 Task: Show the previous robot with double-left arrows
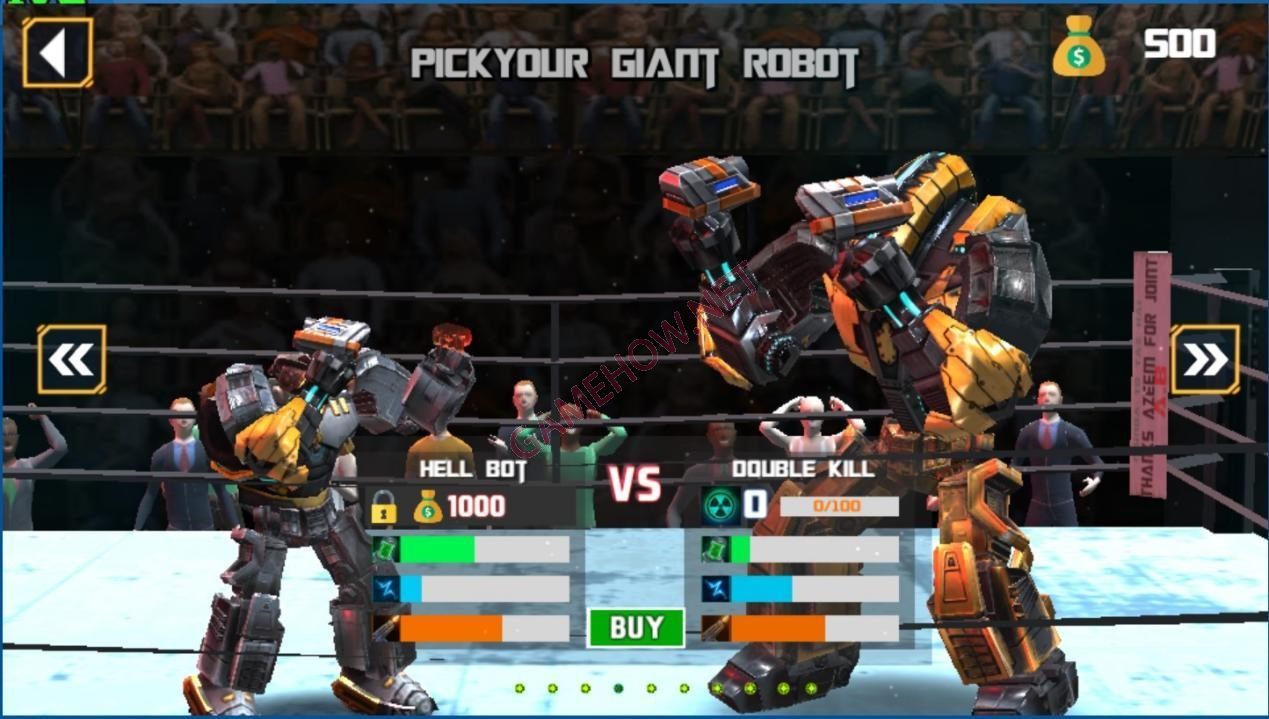(x=72, y=359)
